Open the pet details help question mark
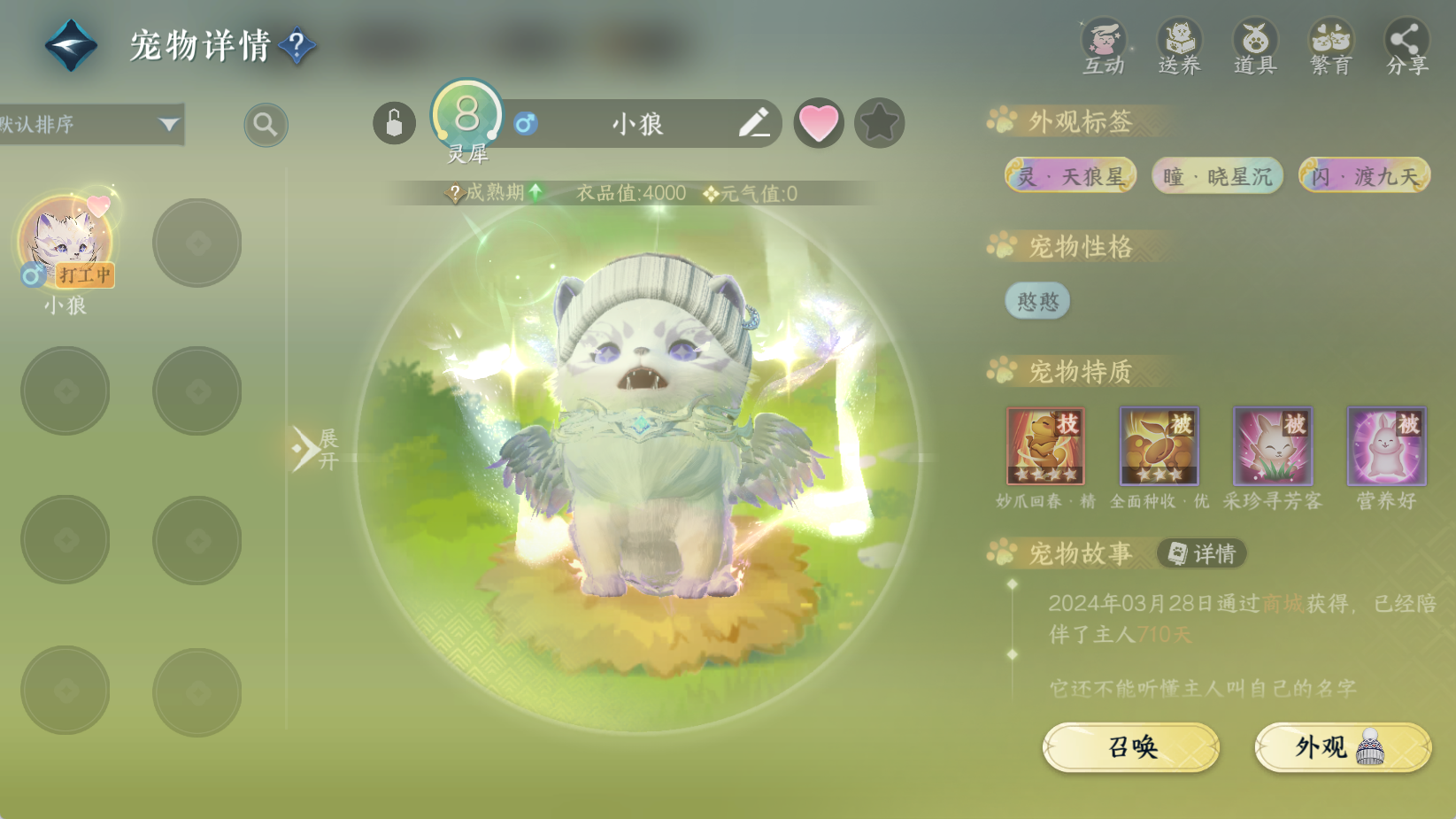 297,45
